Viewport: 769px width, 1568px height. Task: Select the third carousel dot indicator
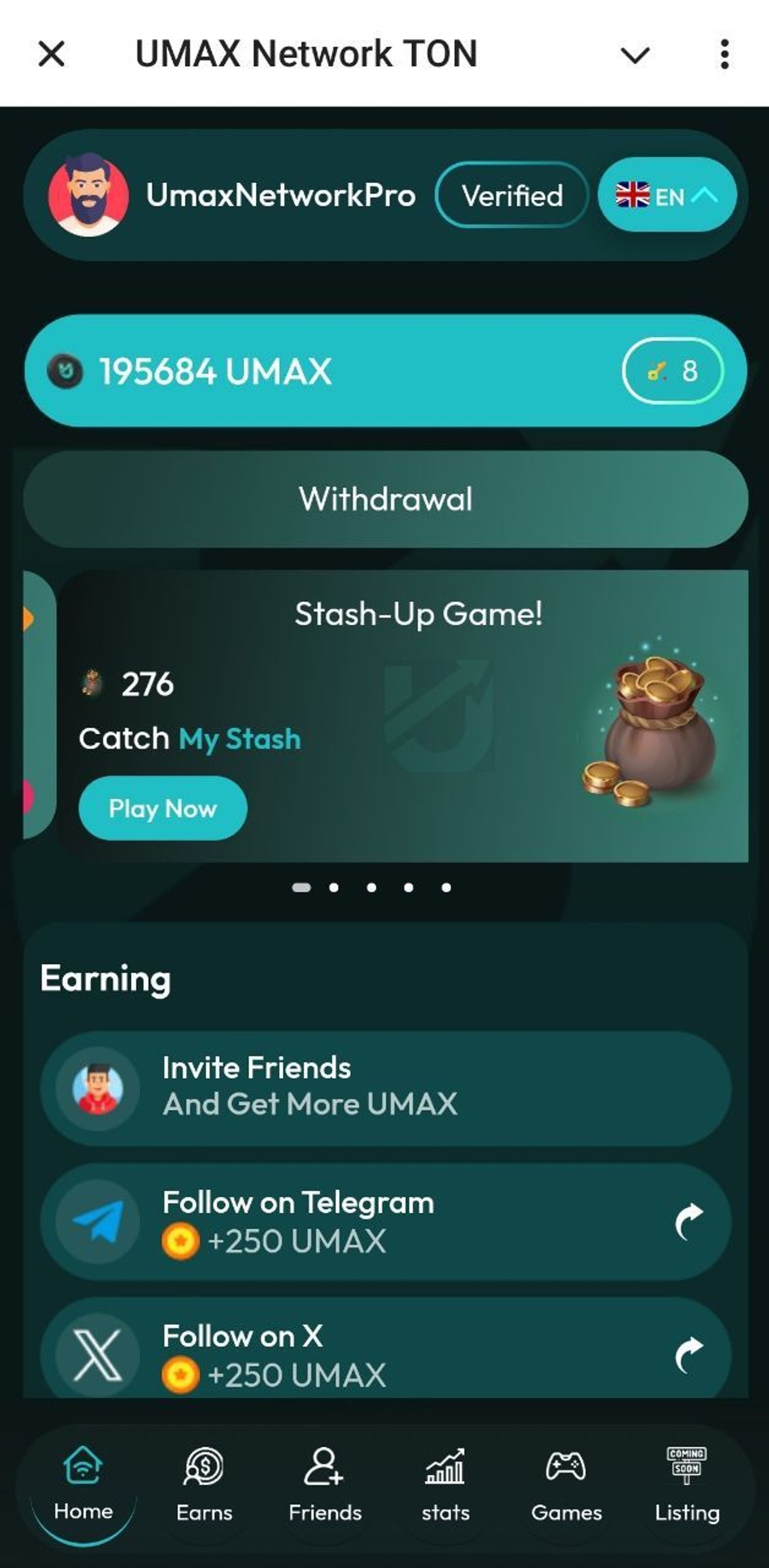click(x=372, y=888)
